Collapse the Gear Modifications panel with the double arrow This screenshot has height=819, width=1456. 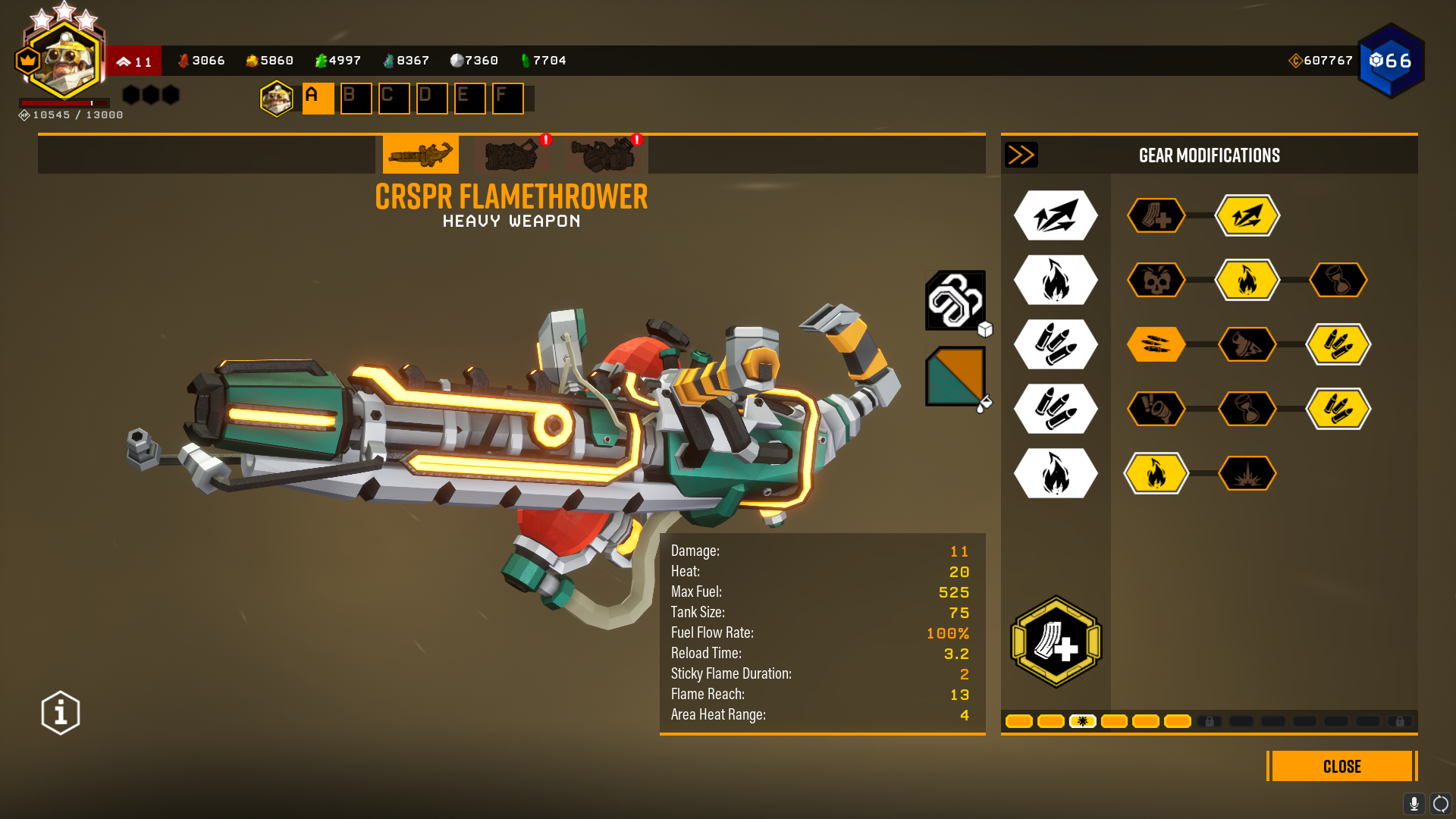1021,155
